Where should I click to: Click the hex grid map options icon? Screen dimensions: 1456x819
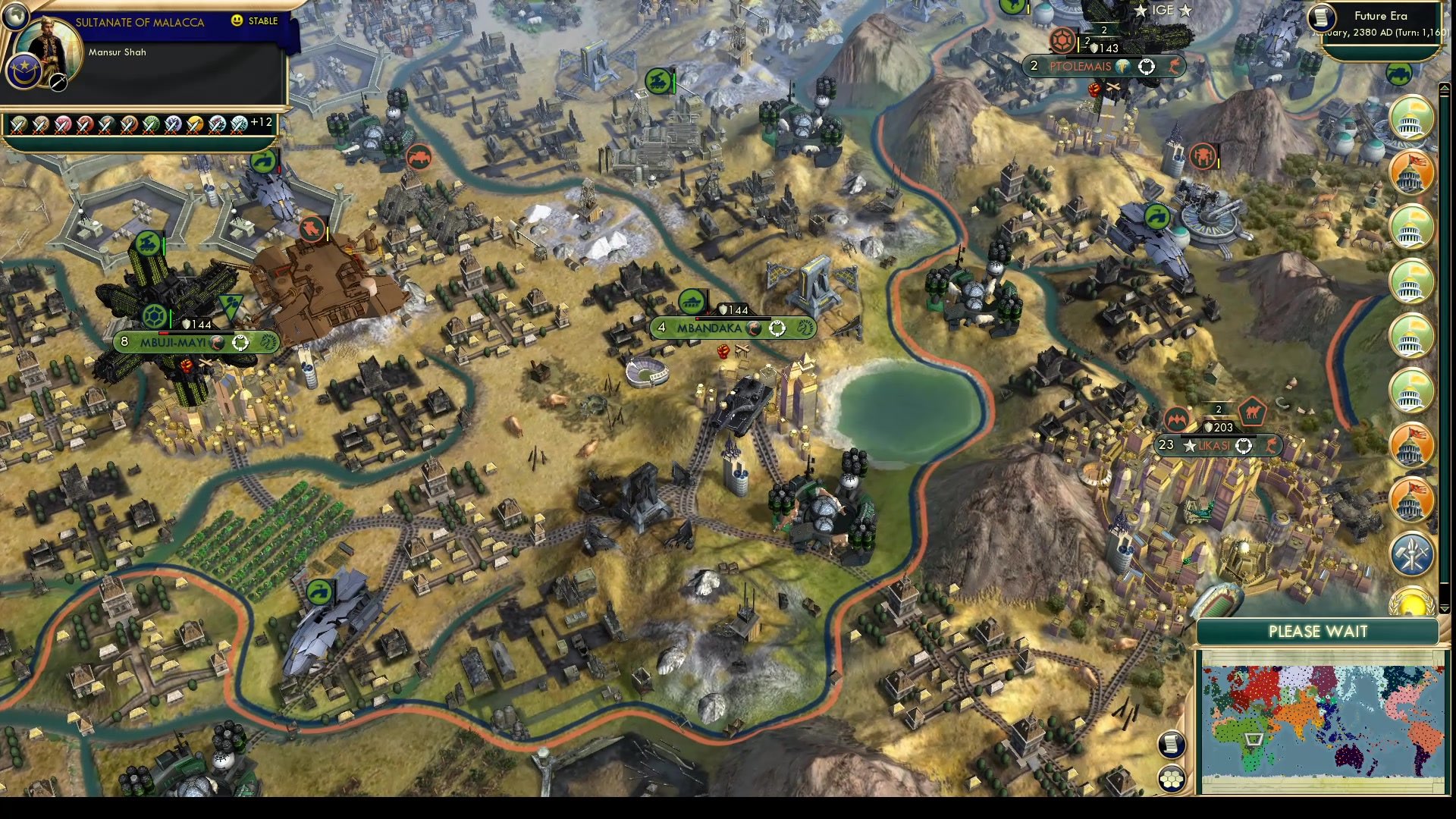1172,779
